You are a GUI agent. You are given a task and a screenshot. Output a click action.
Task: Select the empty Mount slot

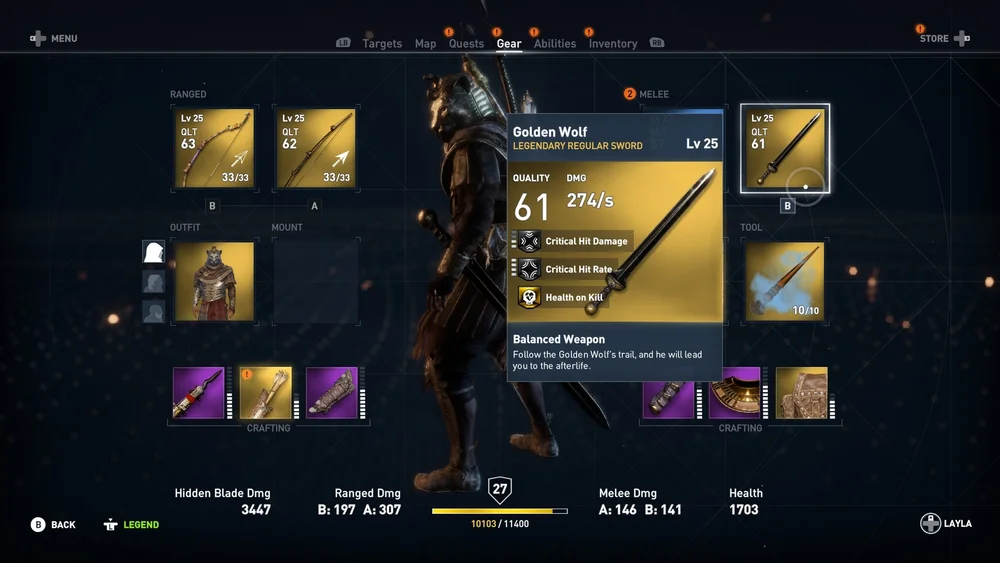point(315,281)
